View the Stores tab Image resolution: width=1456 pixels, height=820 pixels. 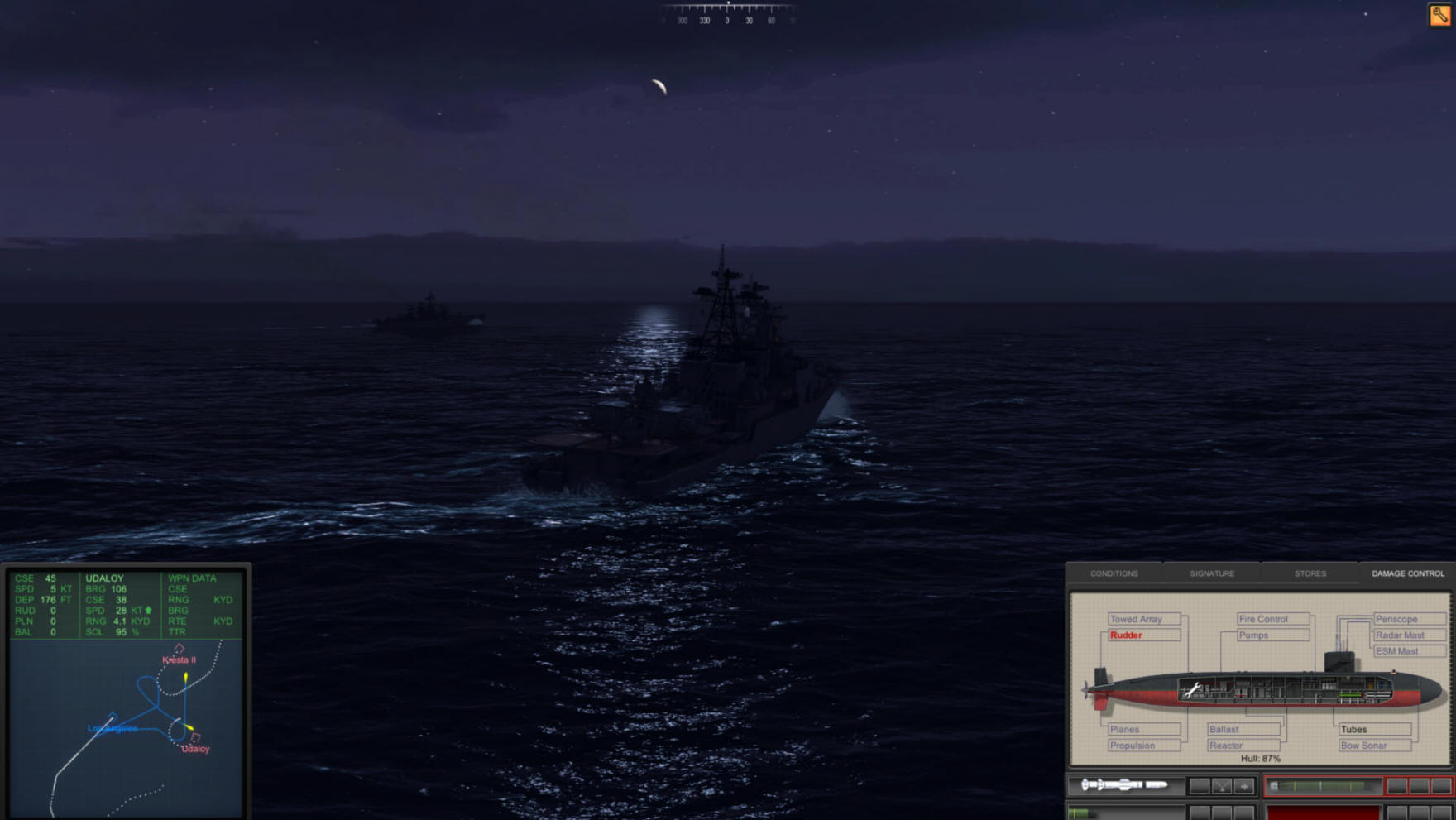1310,573
